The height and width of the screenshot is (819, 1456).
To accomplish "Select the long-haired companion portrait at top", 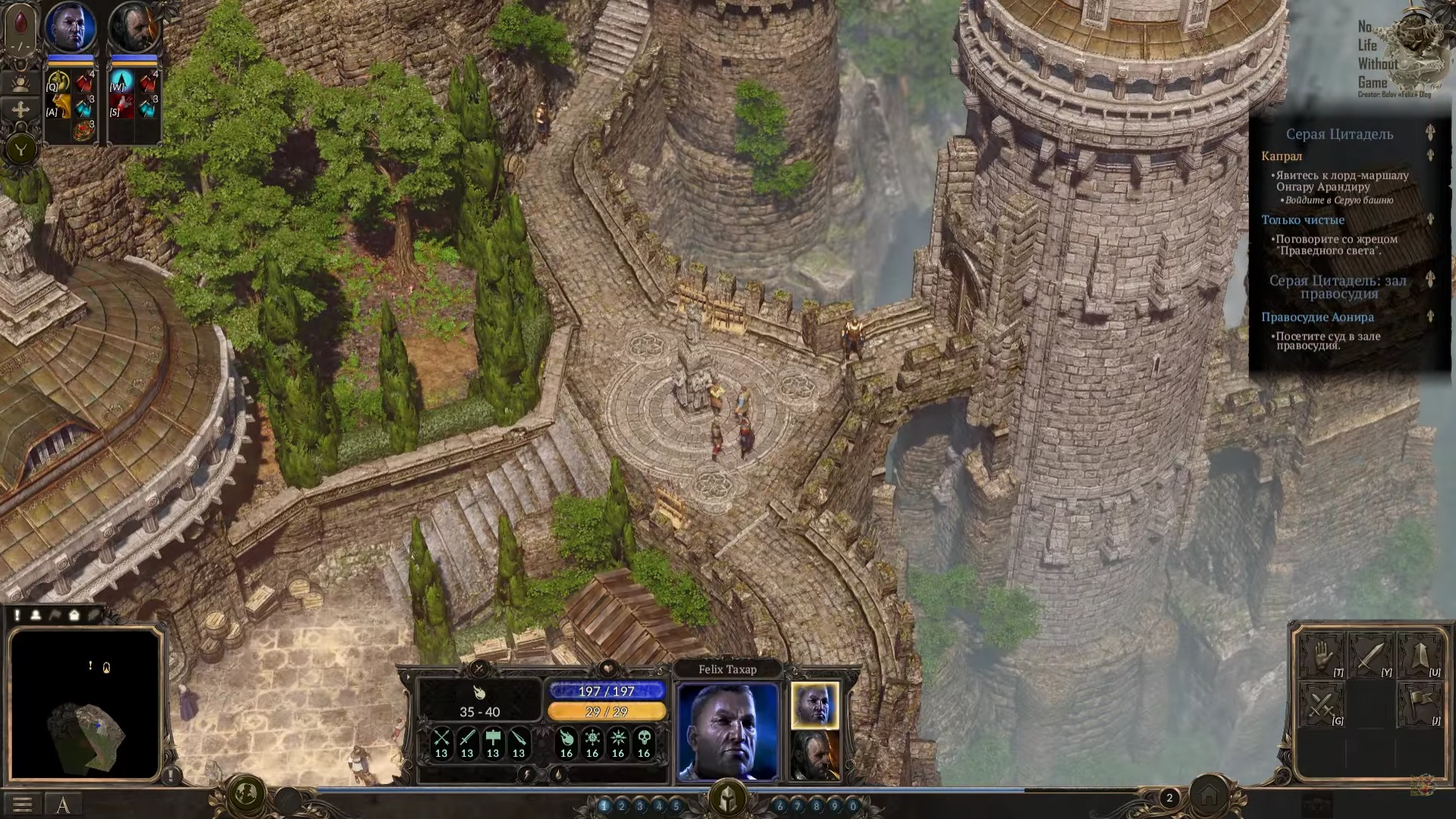I will pos(133,27).
